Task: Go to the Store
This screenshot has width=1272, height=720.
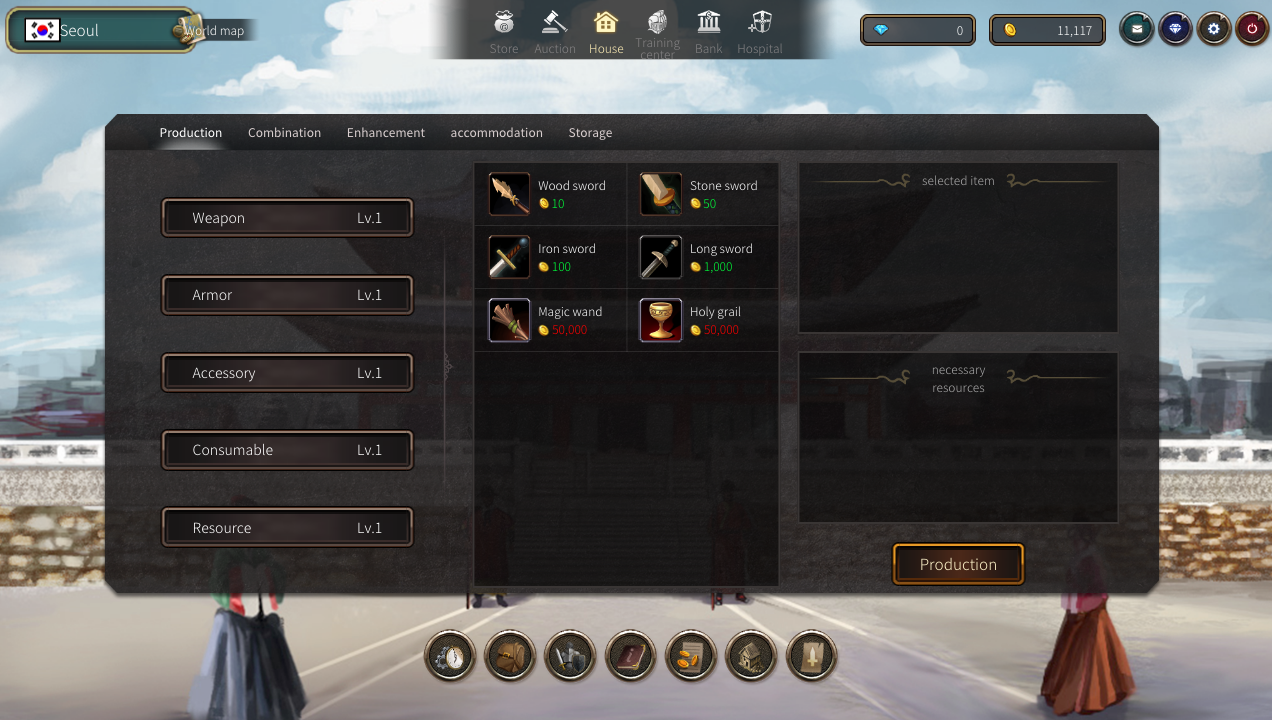Action: click(504, 32)
